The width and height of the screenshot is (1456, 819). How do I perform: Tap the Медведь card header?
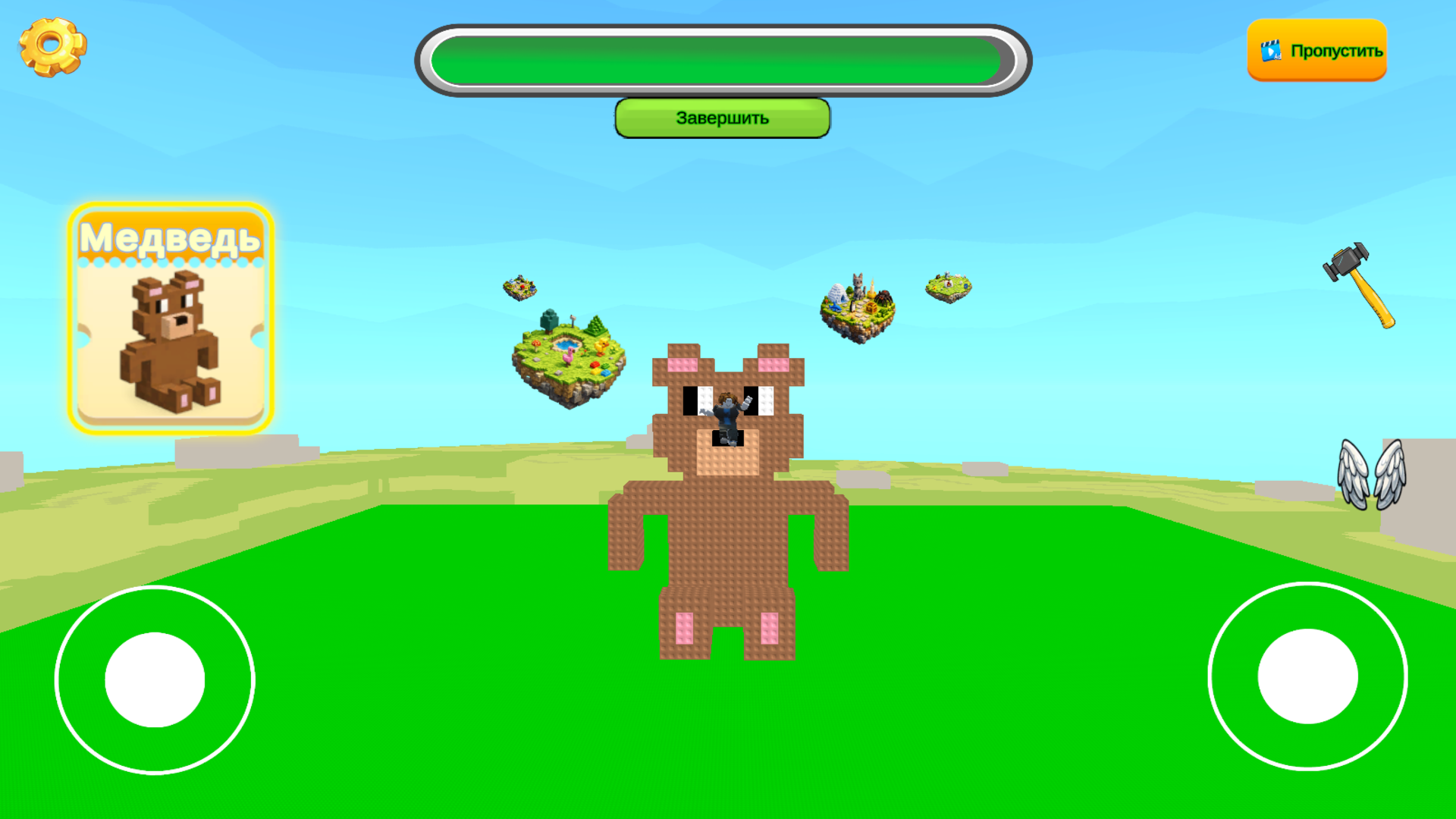pos(171,237)
